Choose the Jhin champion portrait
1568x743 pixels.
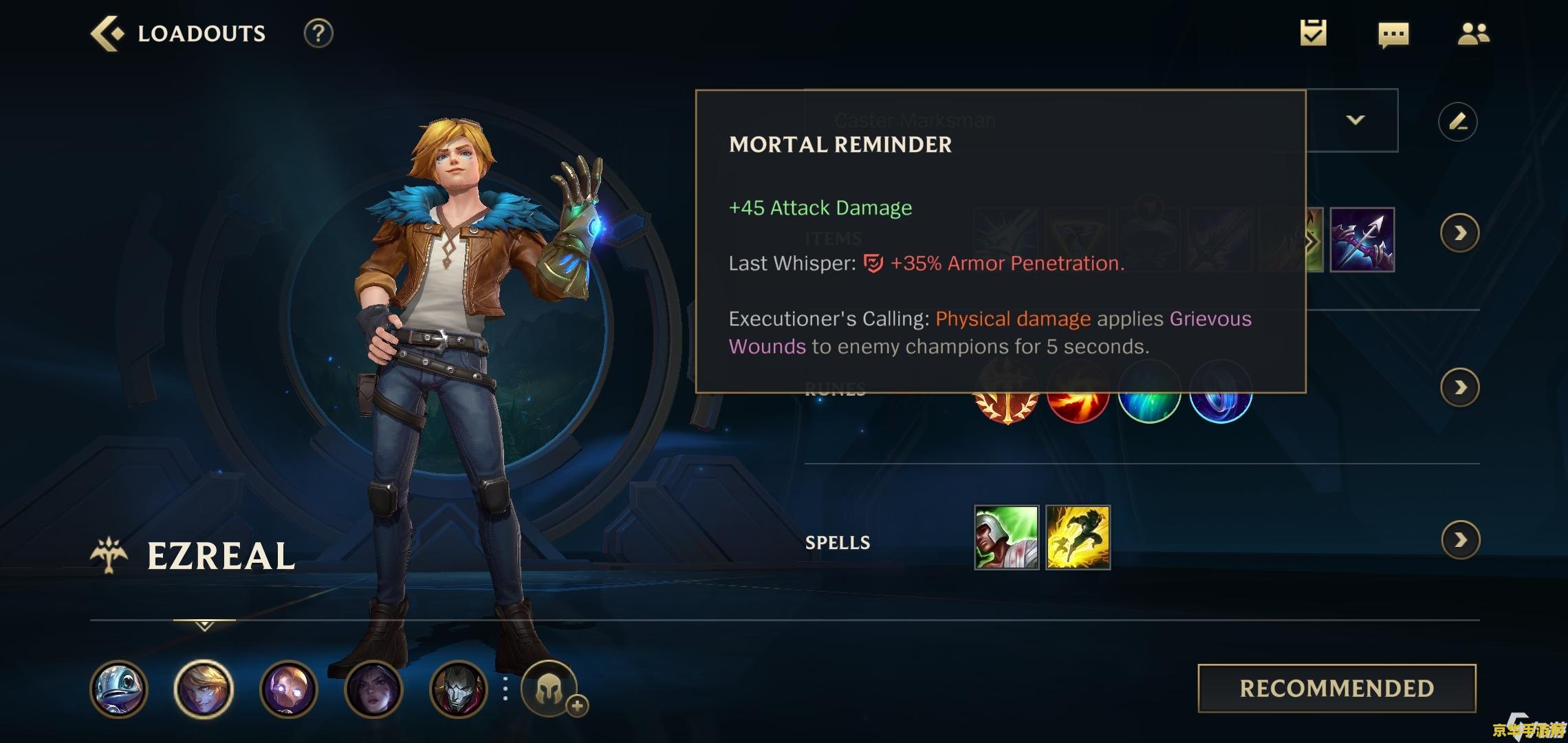point(458,689)
